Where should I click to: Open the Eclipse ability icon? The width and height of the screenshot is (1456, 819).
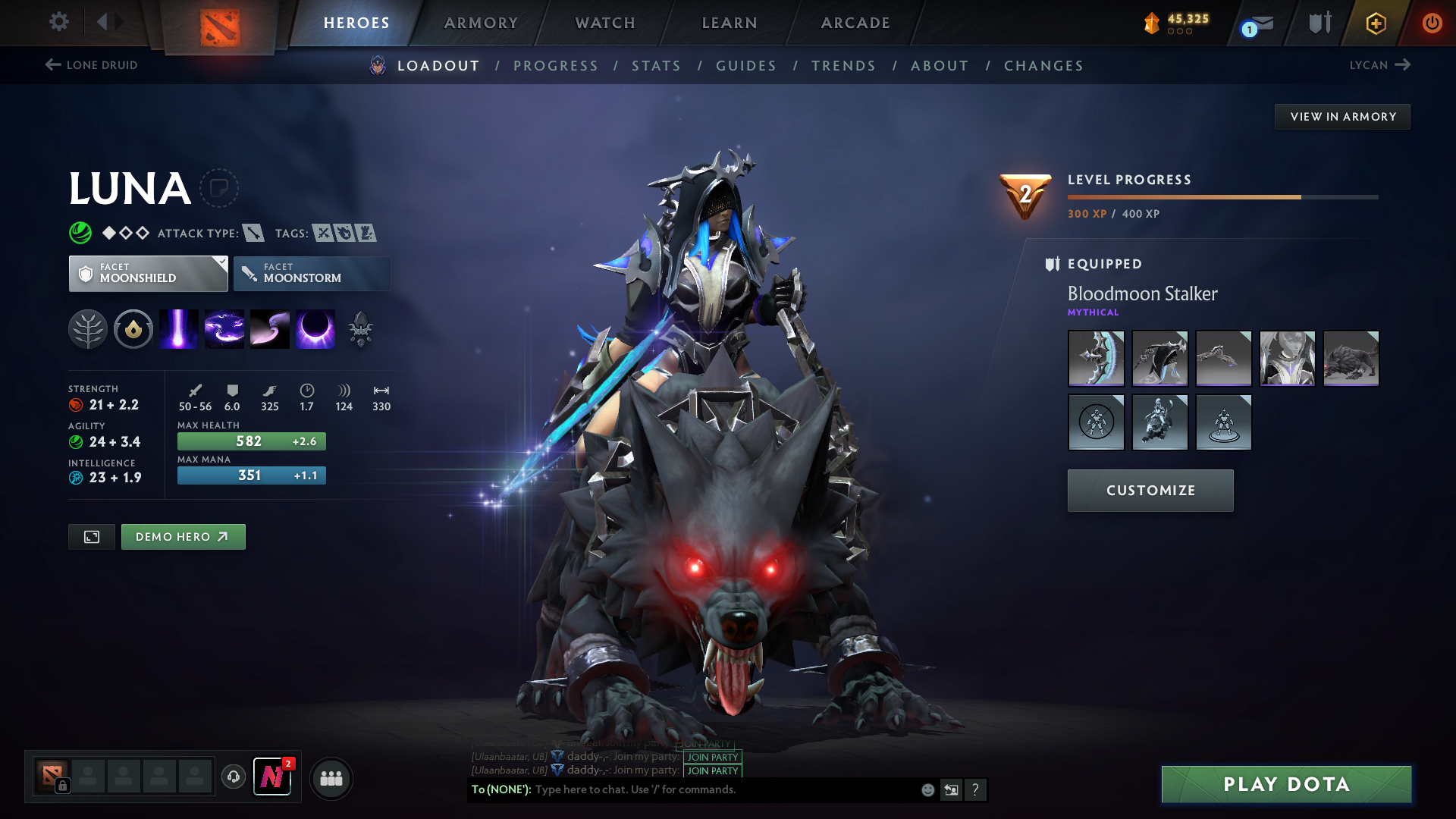316,328
